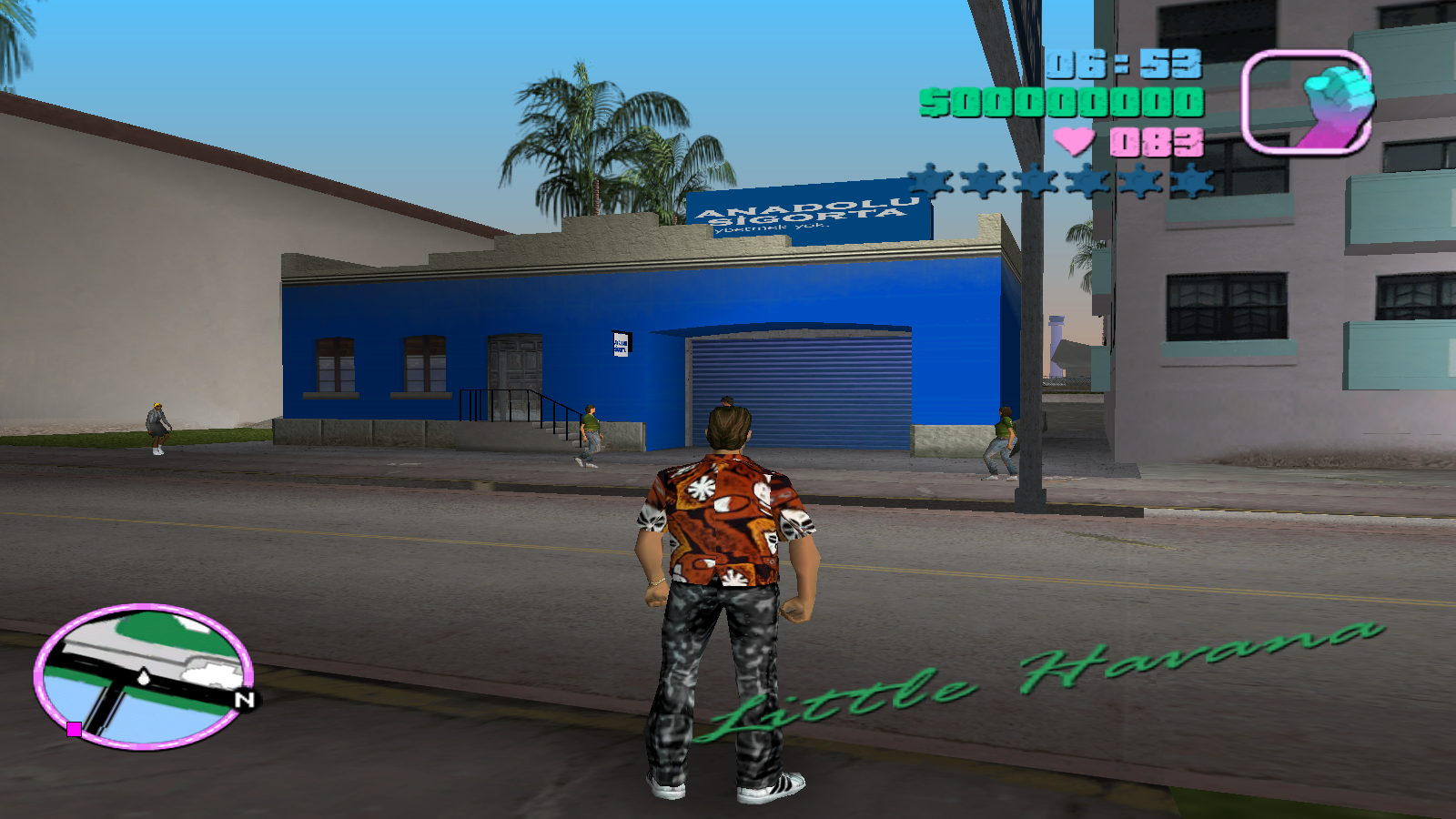Select the pink heart health icon

tap(1075, 143)
